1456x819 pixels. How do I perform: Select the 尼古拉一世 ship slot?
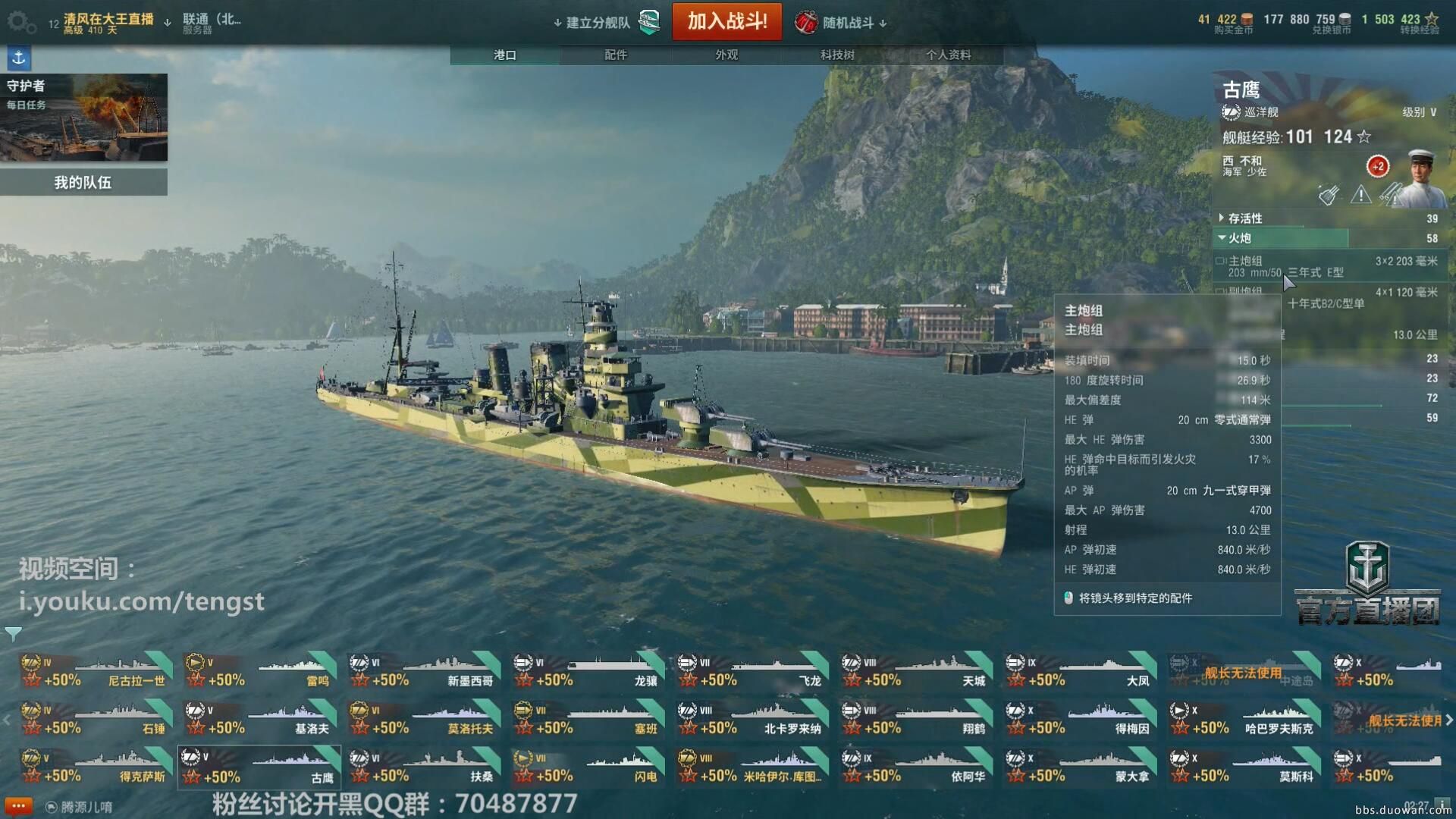pyautogui.click(x=96, y=671)
